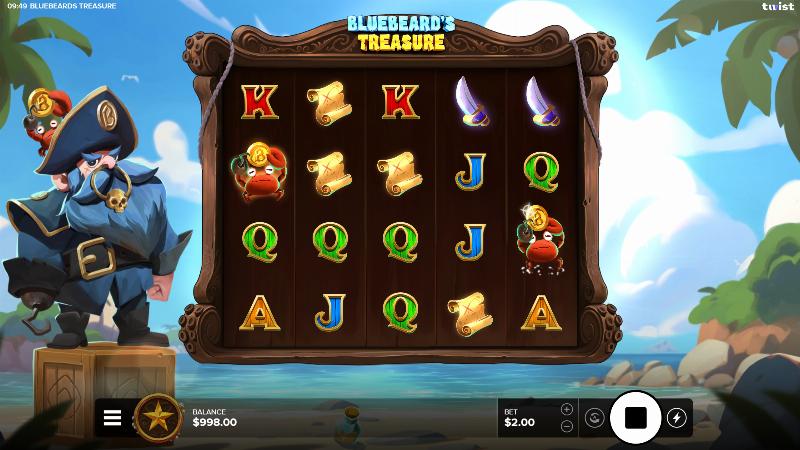The image size is (800, 450).
Task: Increase the bet with the plus button
Action: coord(567,409)
